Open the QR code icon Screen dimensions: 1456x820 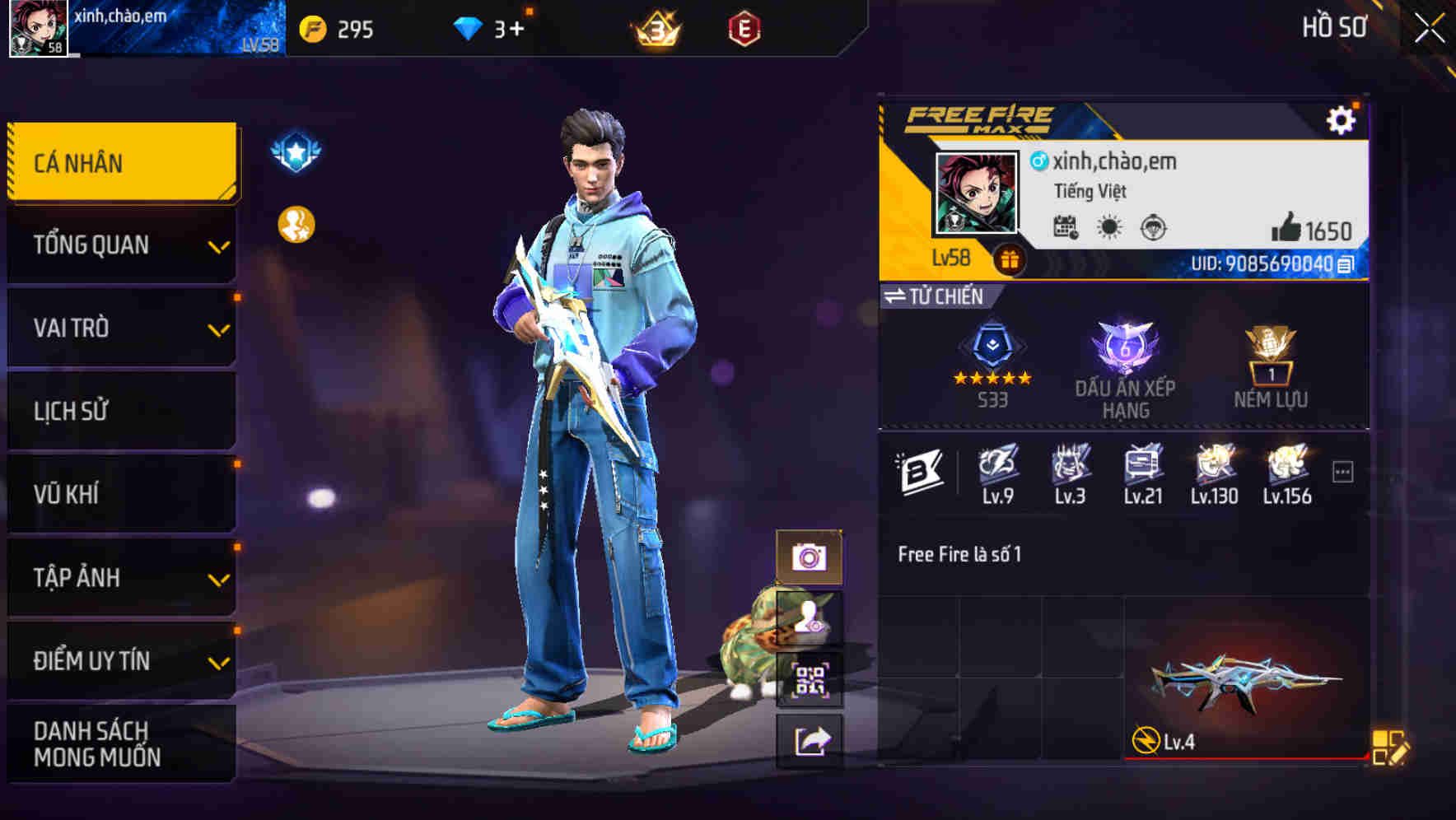click(810, 676)
